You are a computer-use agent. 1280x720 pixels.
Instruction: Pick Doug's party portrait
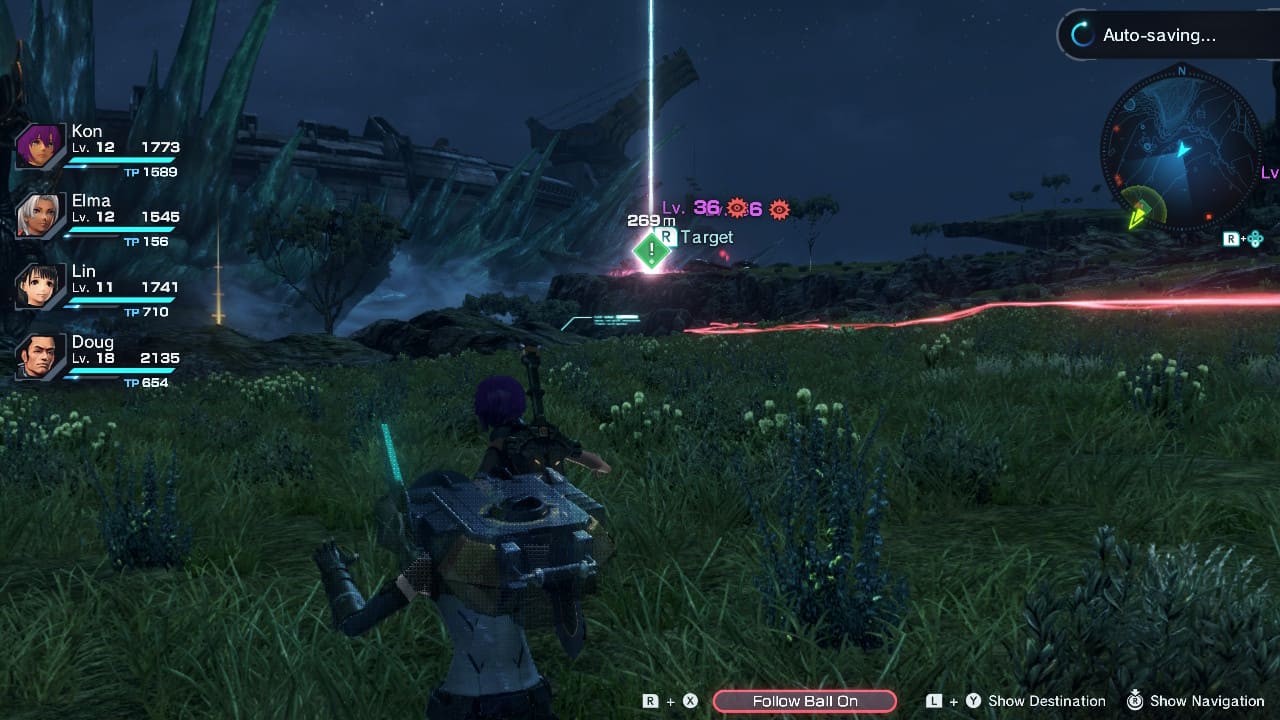(x=41, y=356)
